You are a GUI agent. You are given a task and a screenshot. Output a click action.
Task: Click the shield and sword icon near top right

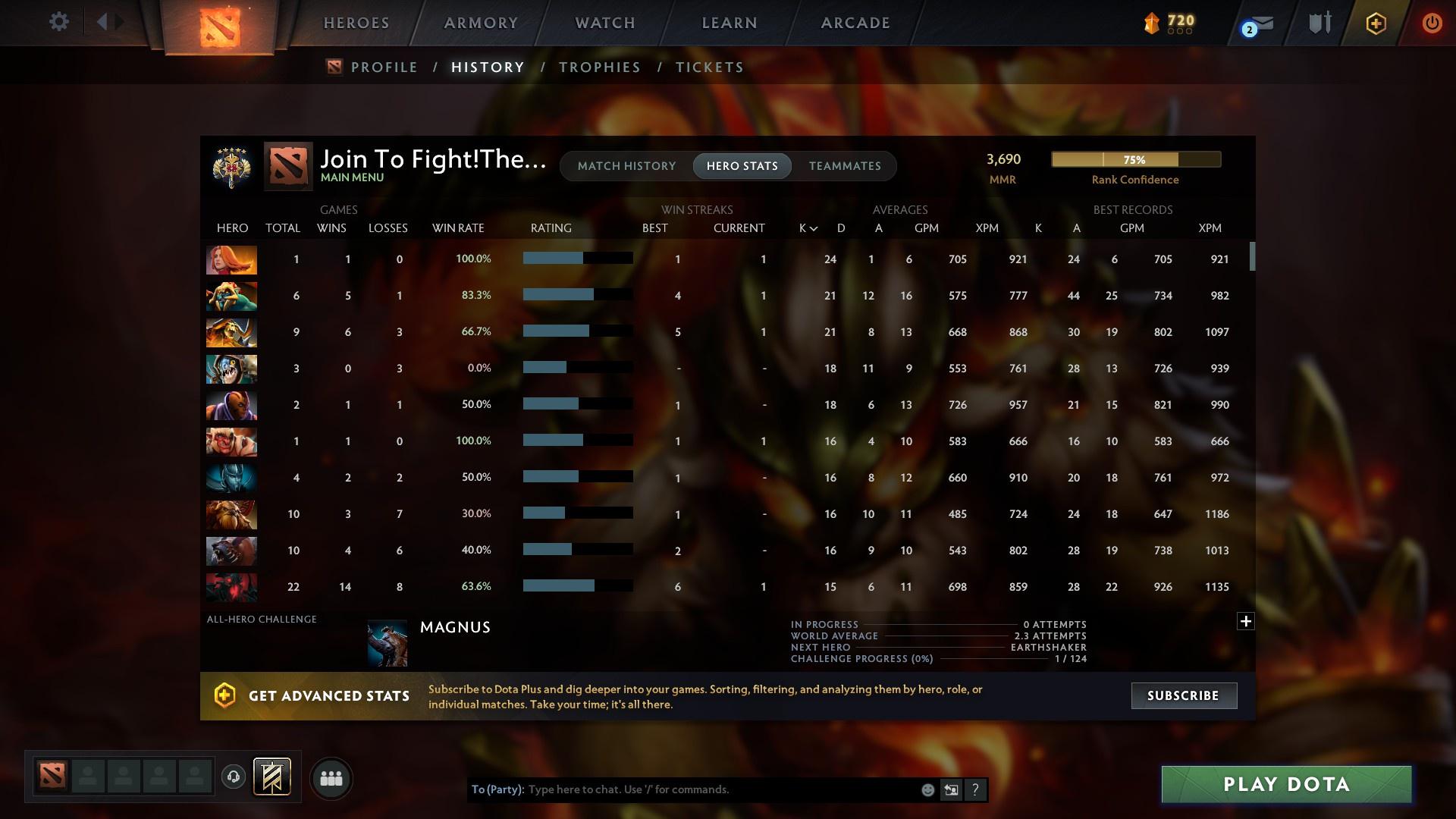(1318, 23)
